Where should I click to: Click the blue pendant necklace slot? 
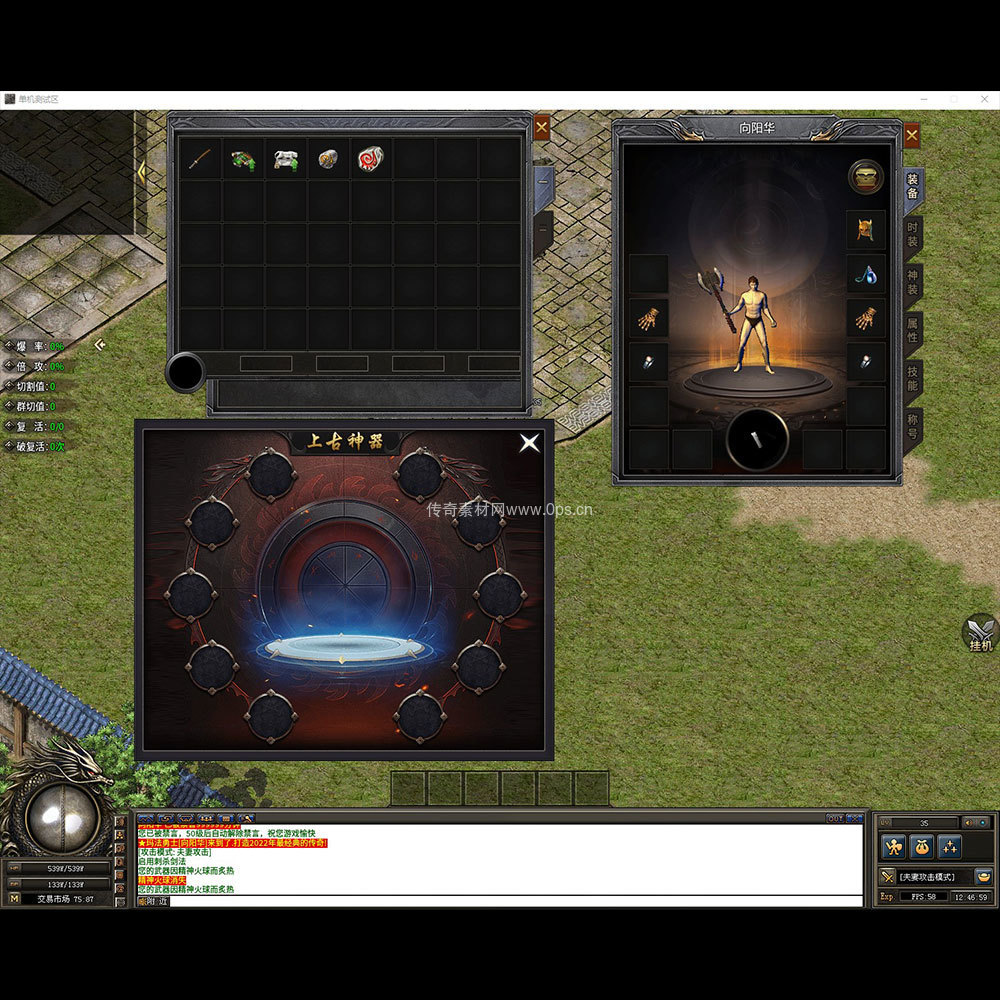(x=865, y=274)
